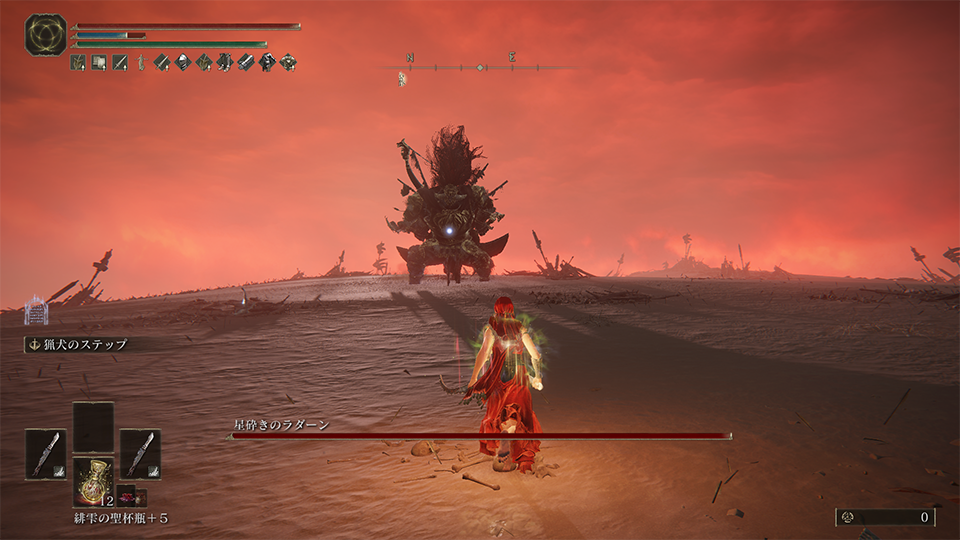Select the empty spell slot above the flask
The width and height of the screenshot is (960, 540).
[x=93, y=426]
